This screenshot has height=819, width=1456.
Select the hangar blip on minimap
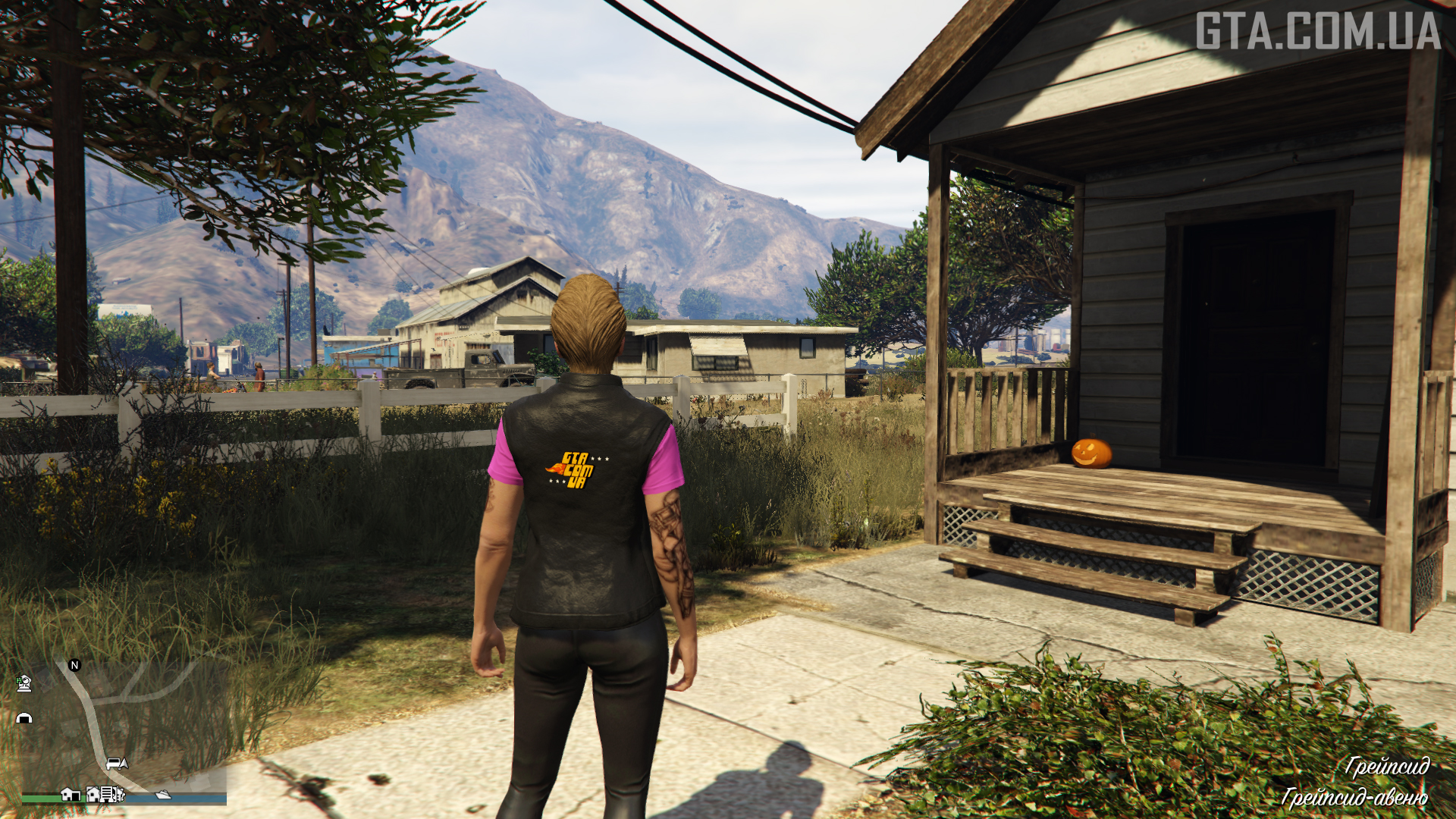click(24, 717)
